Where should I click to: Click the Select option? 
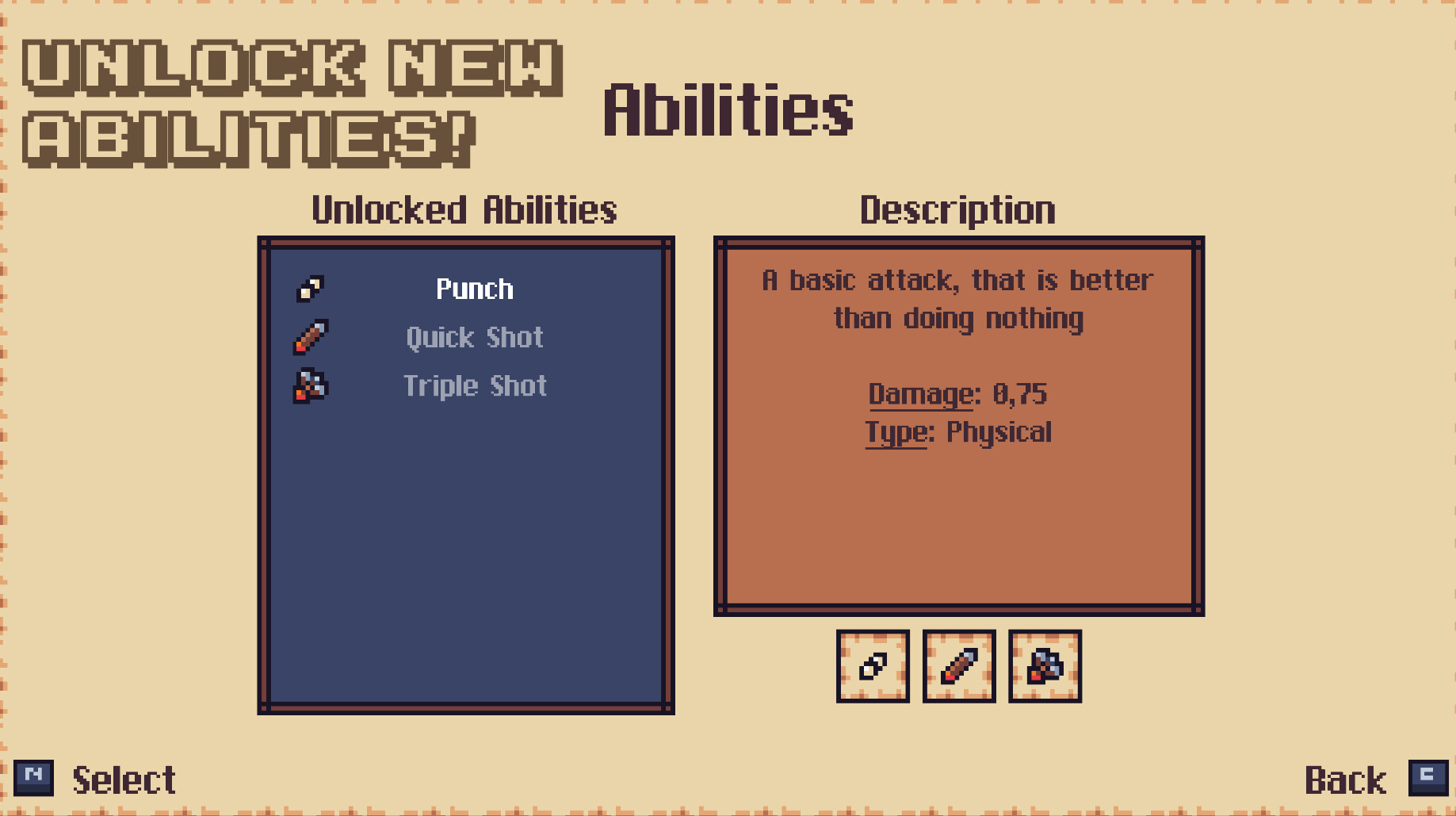pos(124,780)
